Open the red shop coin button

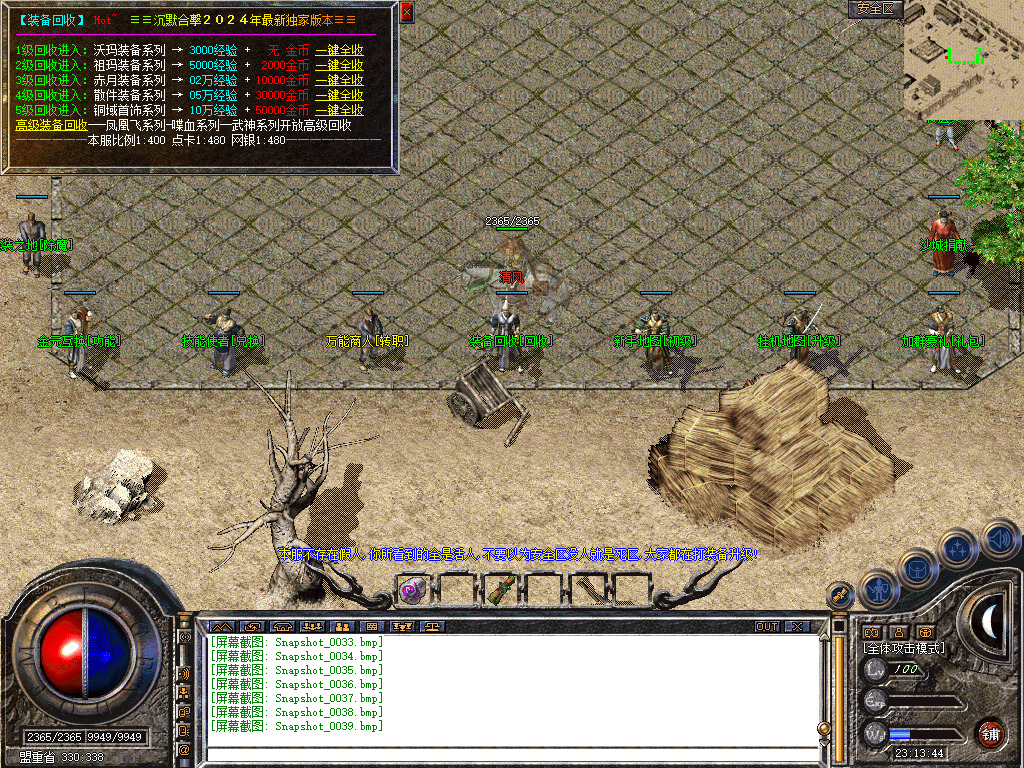pyautogui.click(x=990, y=733)
